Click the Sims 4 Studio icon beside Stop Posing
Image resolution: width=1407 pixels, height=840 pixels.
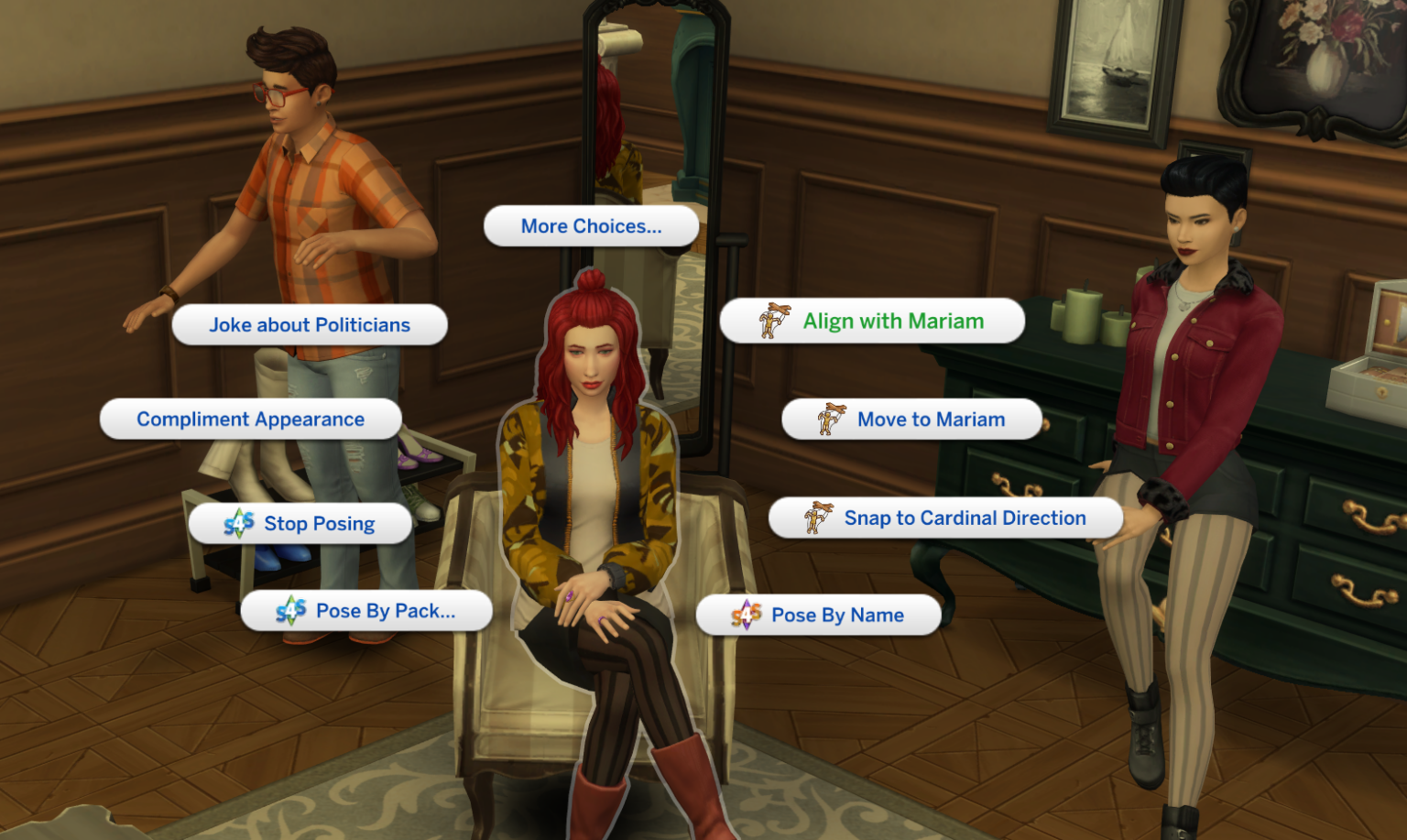(x=240, y=523)
